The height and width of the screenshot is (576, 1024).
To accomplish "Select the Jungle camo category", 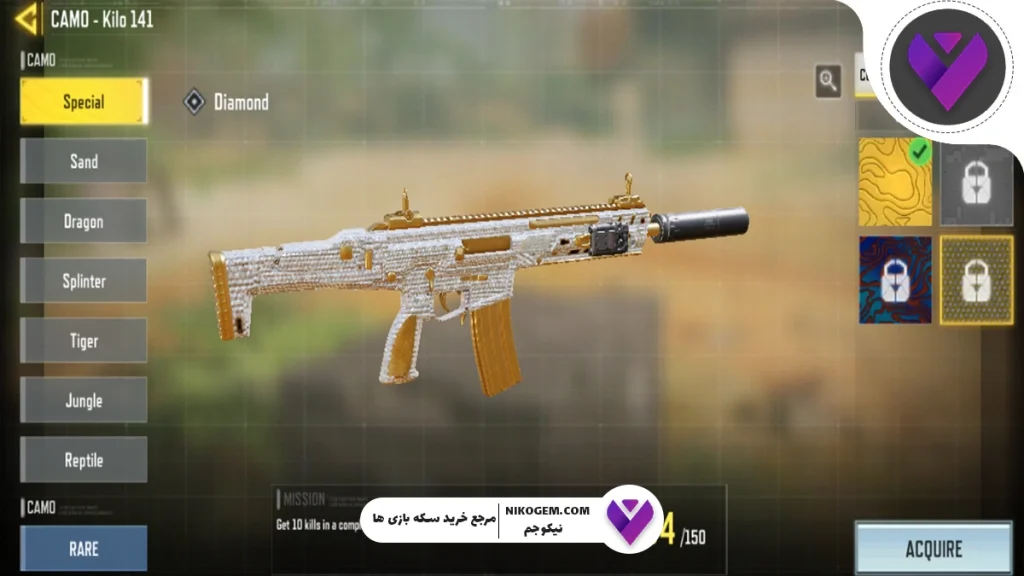I will click(84, 400).
